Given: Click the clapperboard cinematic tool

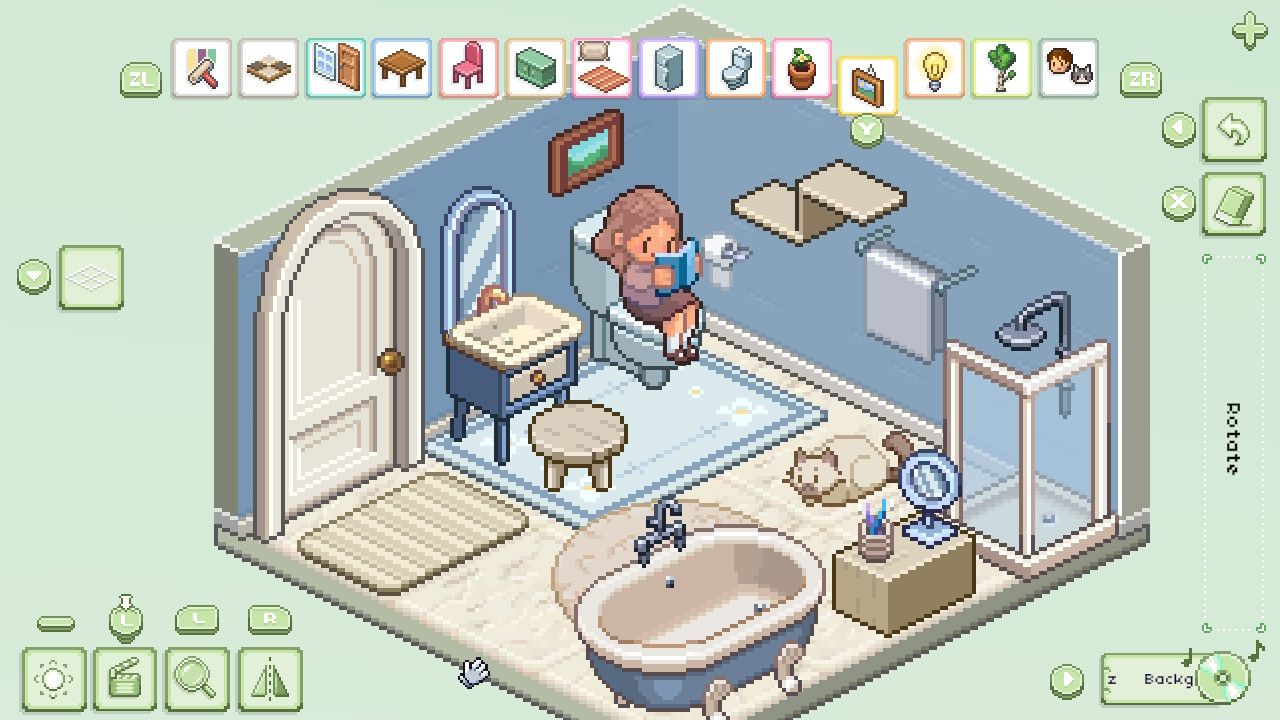Looking at the screenshot, I should coord(124,676).
